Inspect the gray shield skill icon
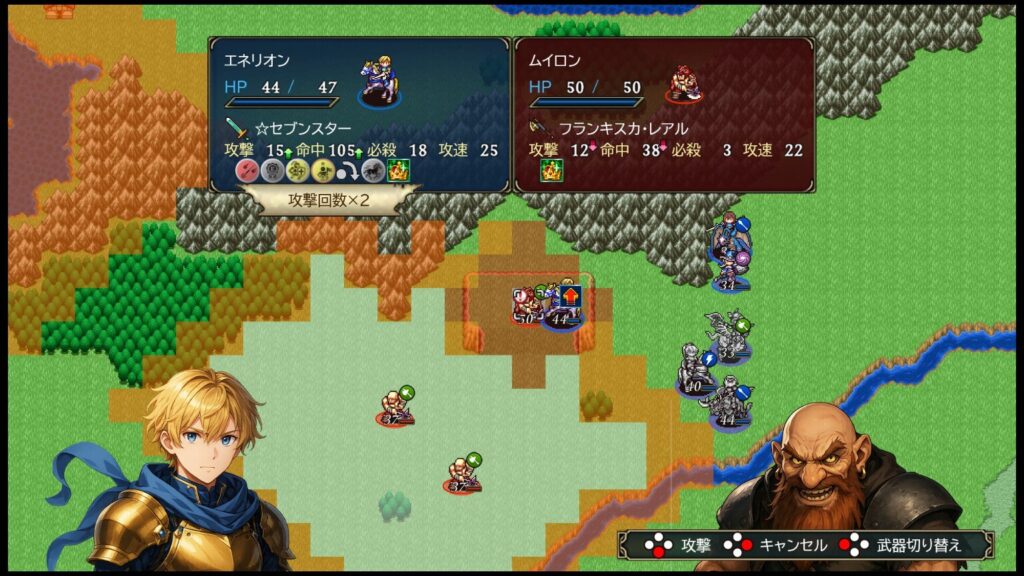The image size is (1024, 576). 272,170
